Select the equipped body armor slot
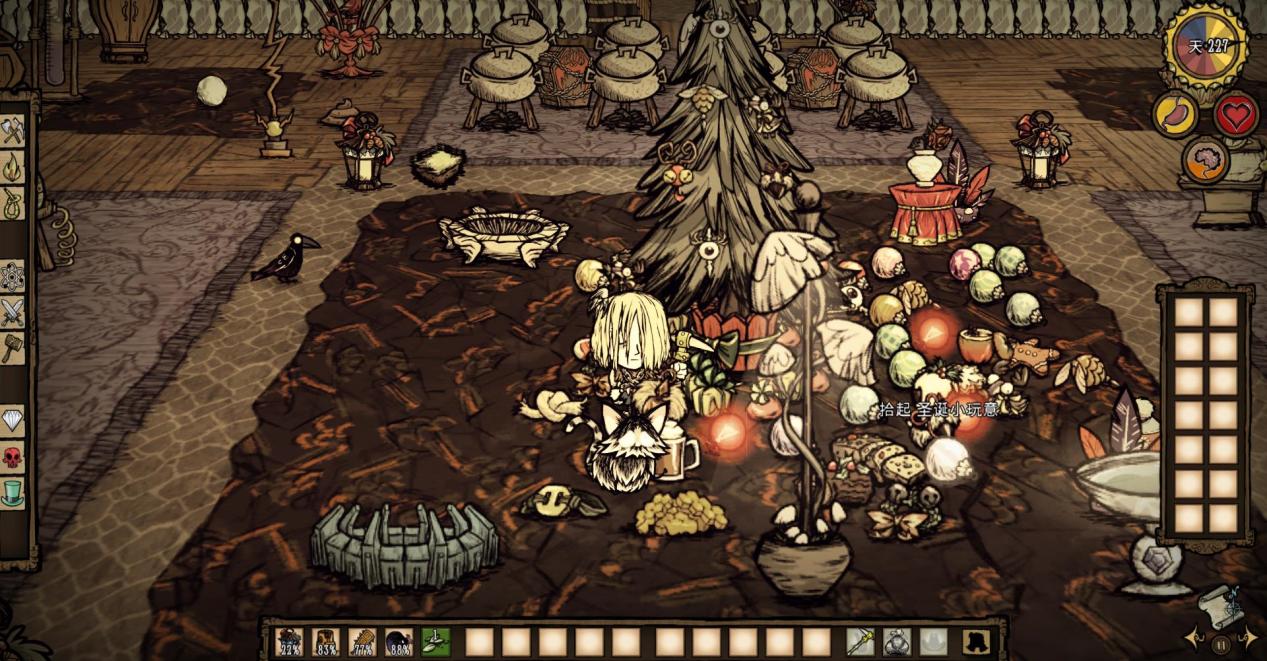This screenshot has width=1267, height=661. point(897,642)
